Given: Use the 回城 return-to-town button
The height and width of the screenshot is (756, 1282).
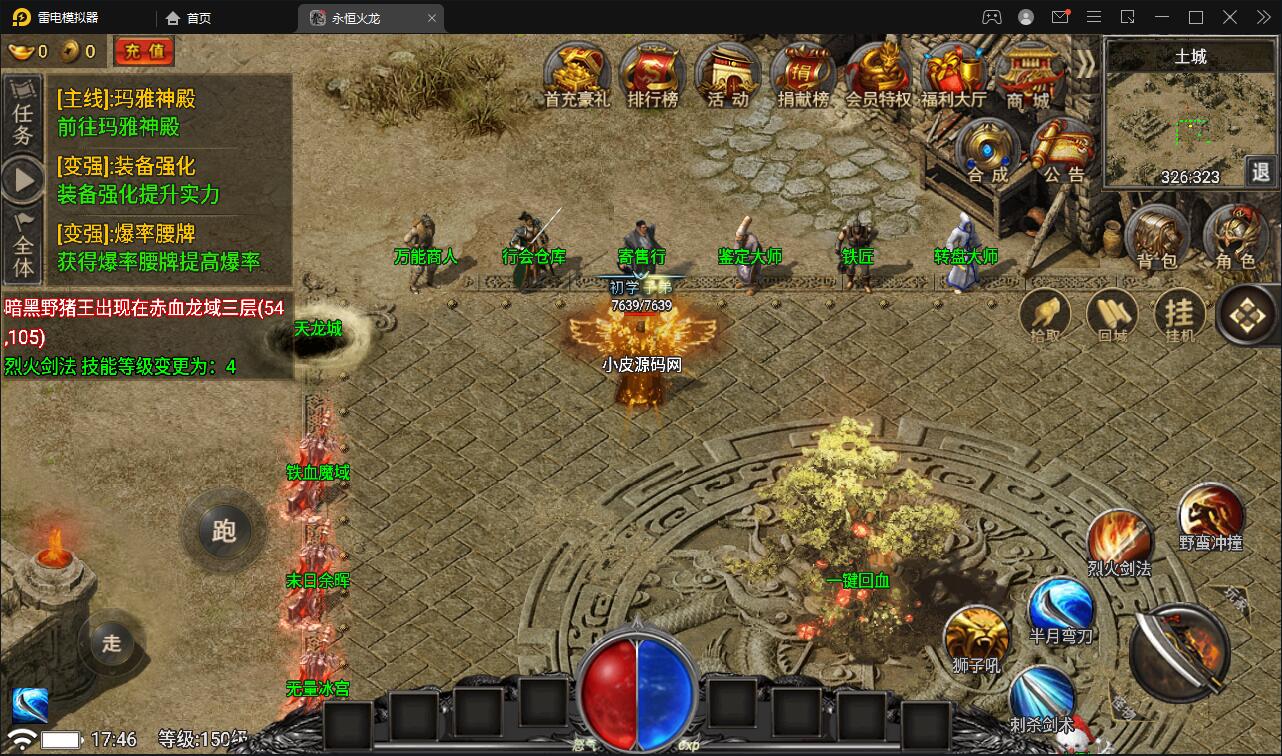Looking at the screenshot, I should pos(1113,315).
